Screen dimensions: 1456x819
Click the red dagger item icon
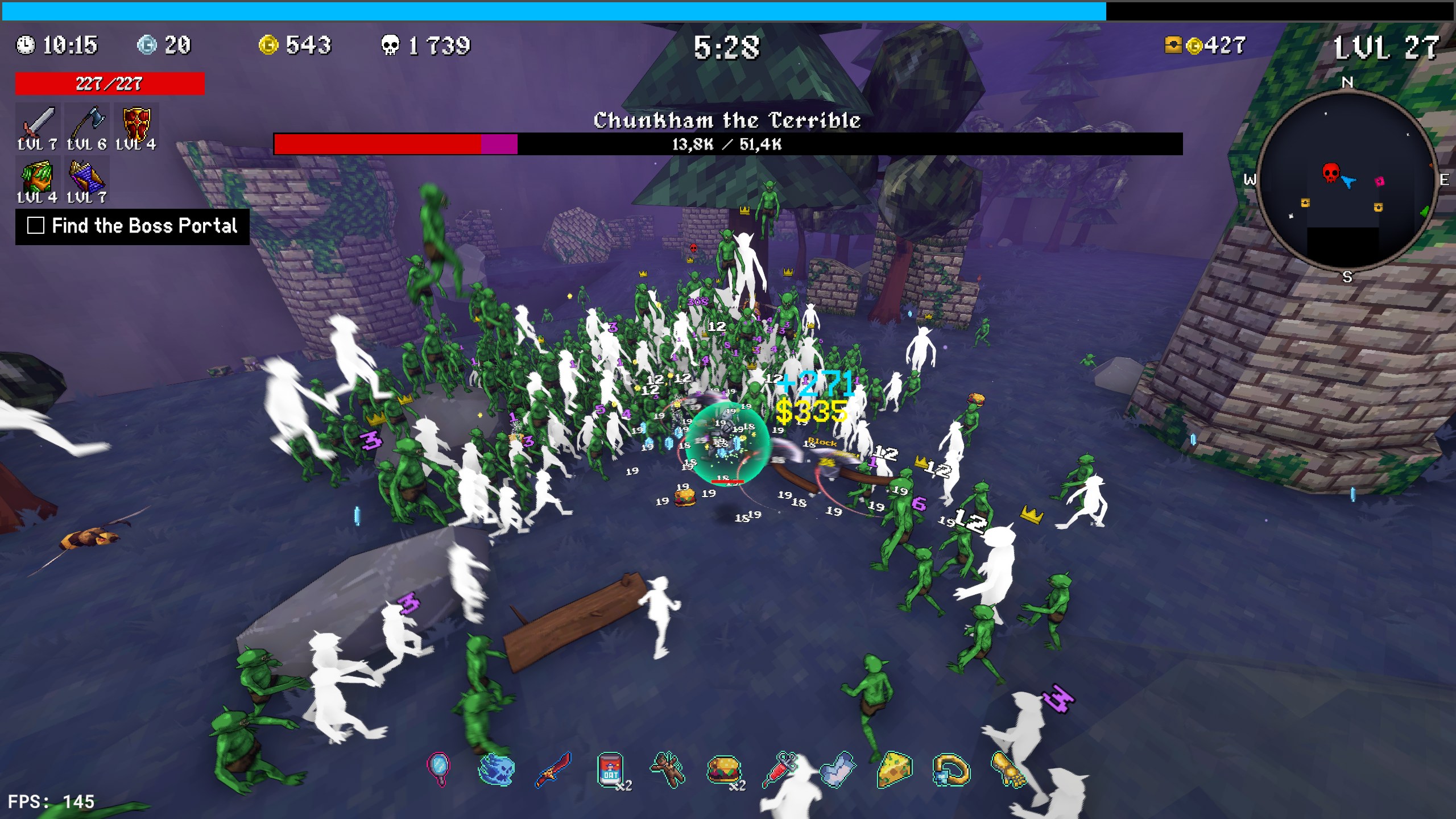point(553,770)
